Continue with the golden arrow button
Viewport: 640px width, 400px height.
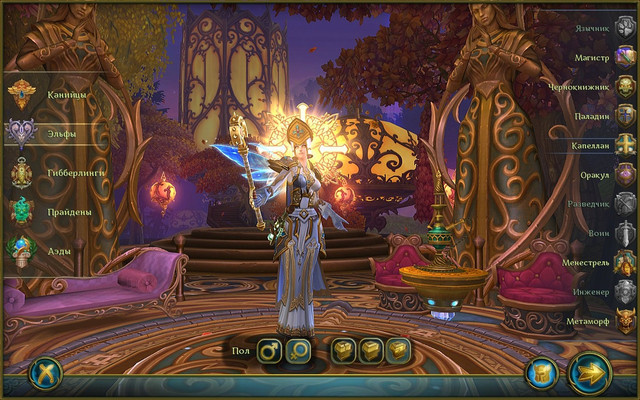590,373
